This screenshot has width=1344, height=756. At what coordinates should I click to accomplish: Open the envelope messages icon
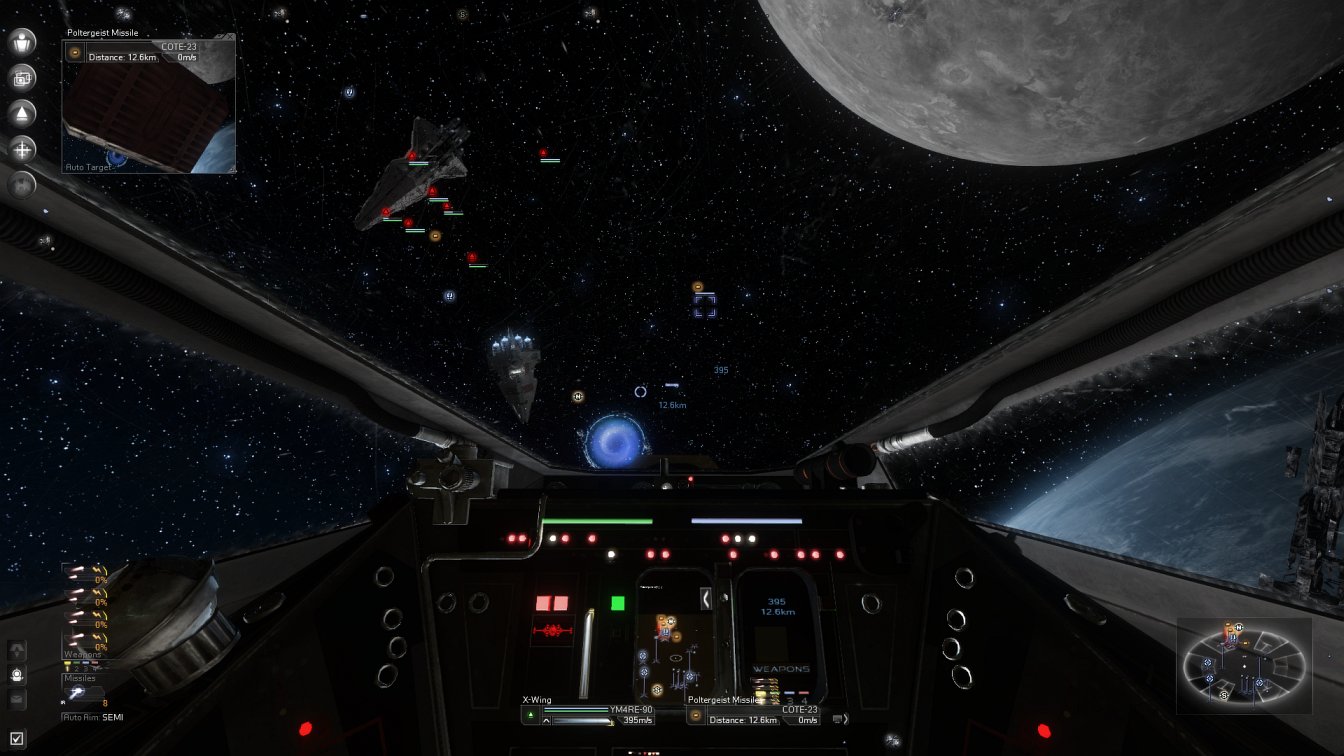[17, 699]
